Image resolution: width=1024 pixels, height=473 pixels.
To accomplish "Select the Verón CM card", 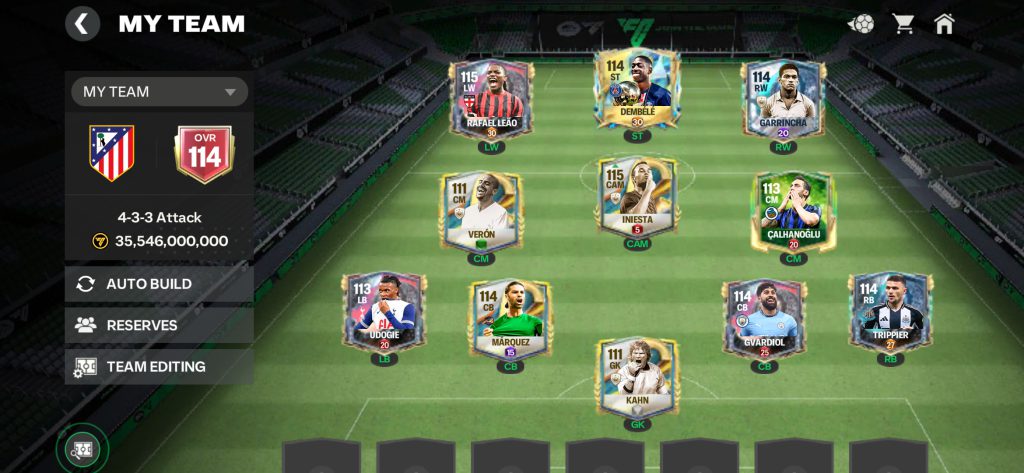I will tap(481, 211).
